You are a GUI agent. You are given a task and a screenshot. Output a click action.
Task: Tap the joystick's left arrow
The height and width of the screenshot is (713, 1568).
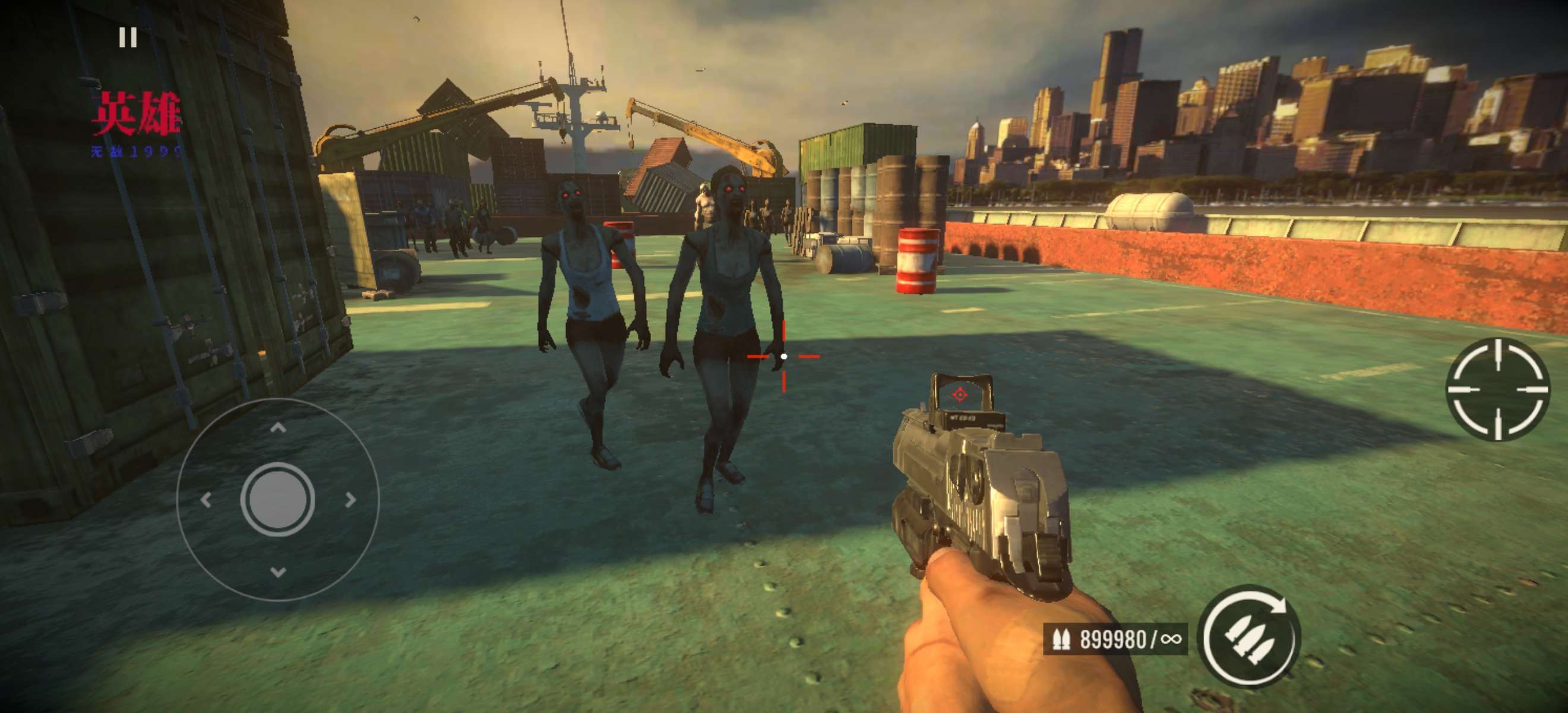206,500
